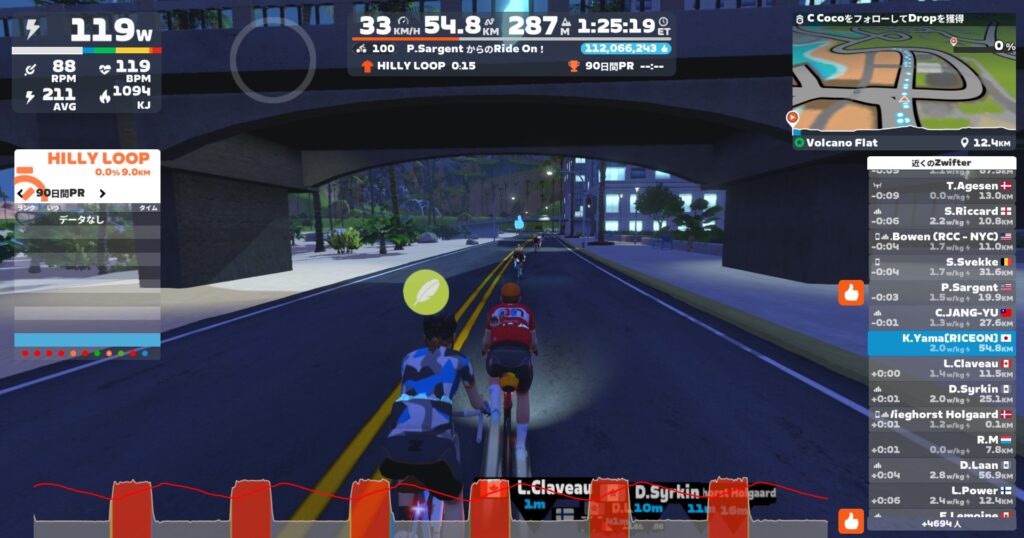Select L.Claveau in the rider list

click(941, 368)
